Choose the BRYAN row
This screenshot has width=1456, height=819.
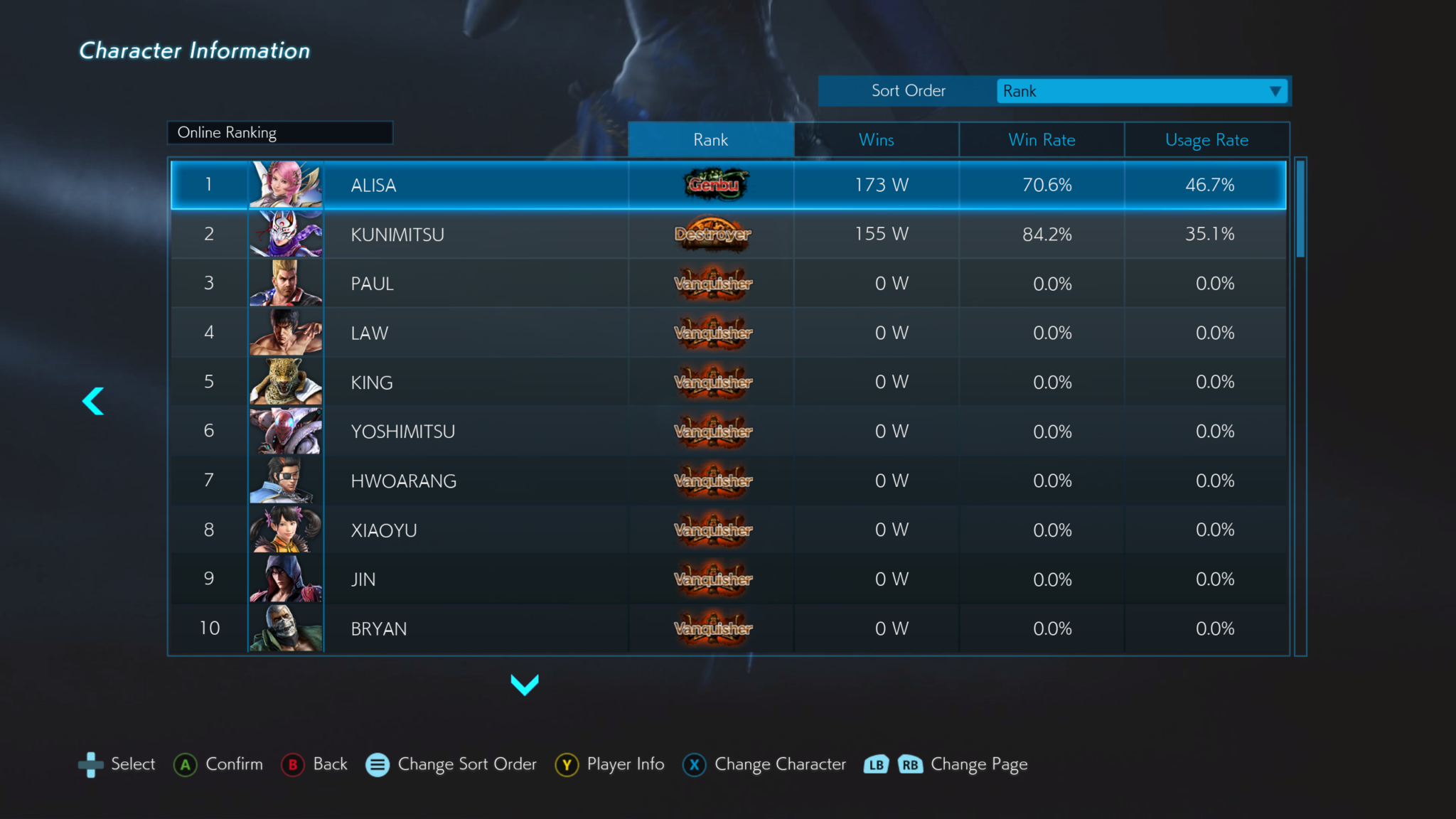pyautogui.click(x=728, y=628)
